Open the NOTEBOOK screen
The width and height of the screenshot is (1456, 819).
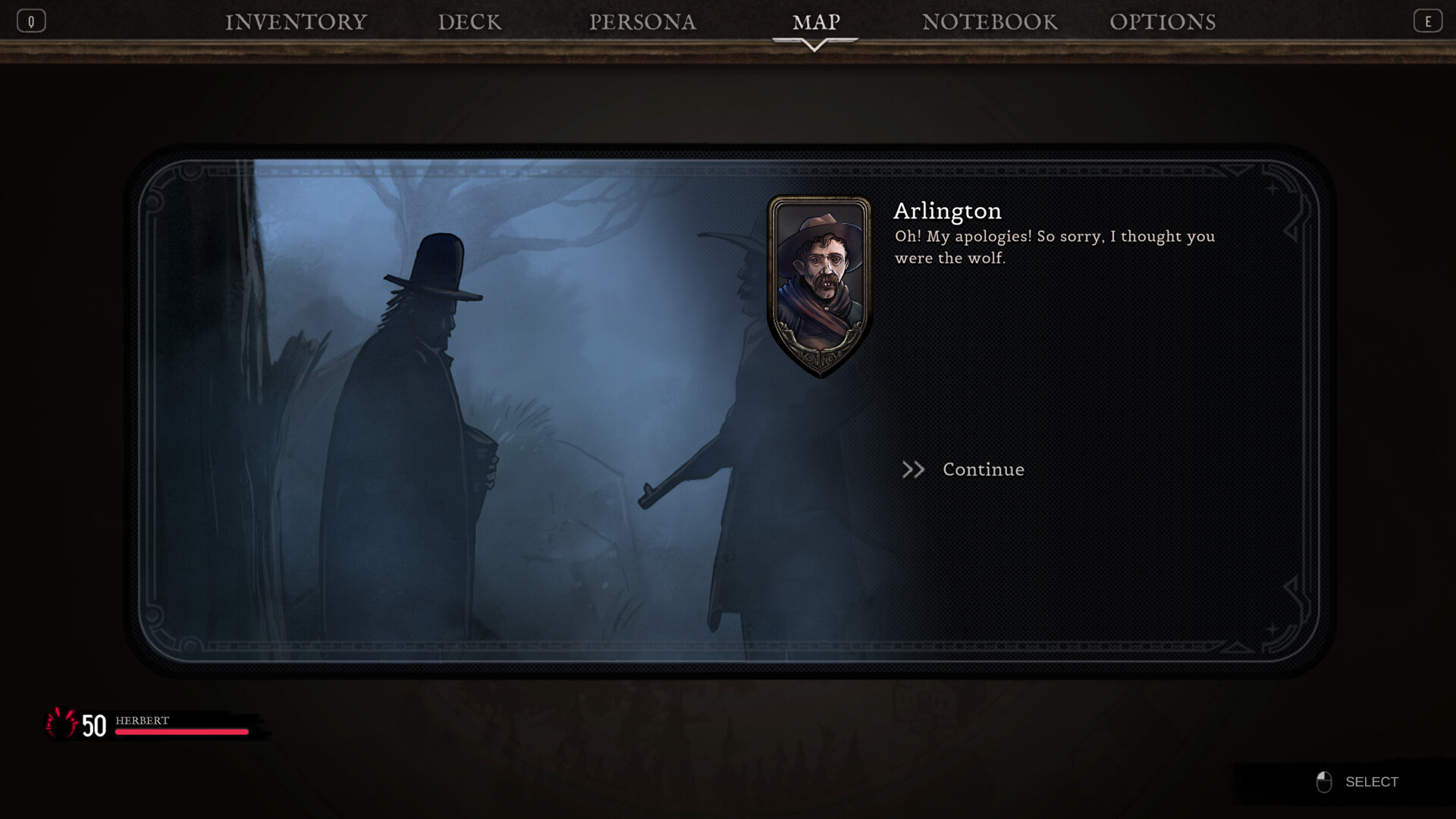(990, 22)
